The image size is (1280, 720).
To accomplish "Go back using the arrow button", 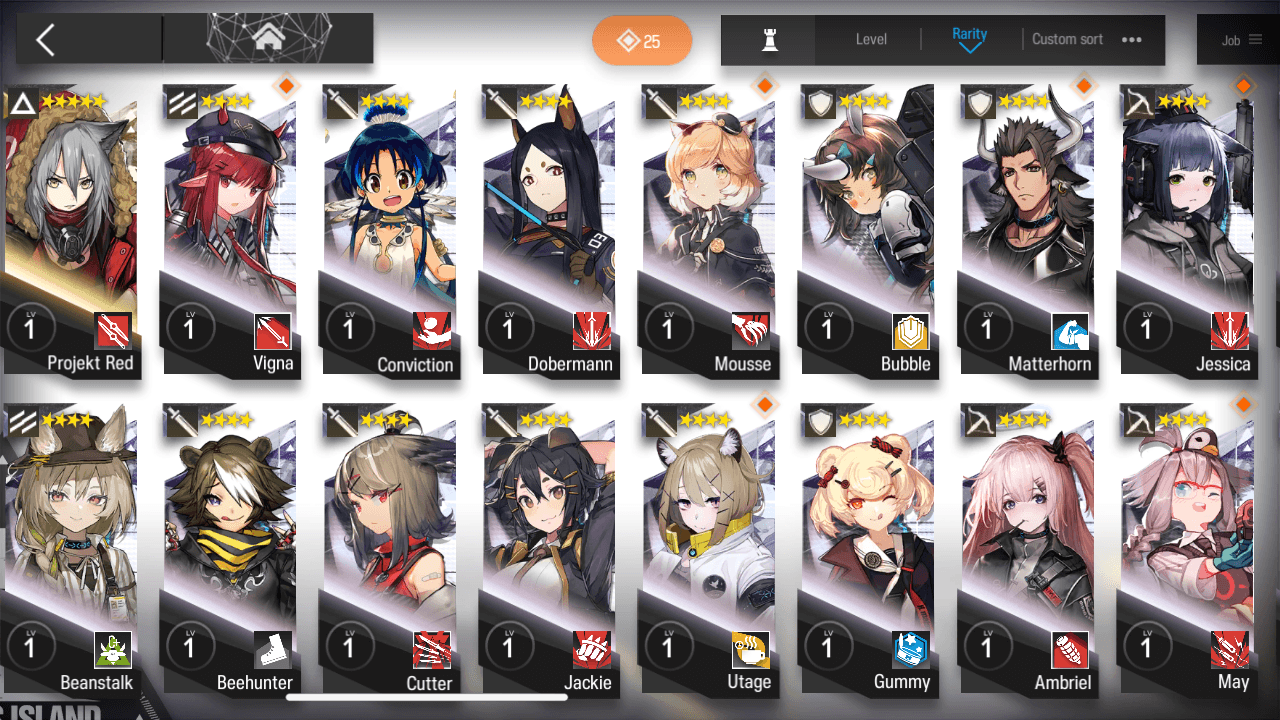I will (x=46, y=40).
